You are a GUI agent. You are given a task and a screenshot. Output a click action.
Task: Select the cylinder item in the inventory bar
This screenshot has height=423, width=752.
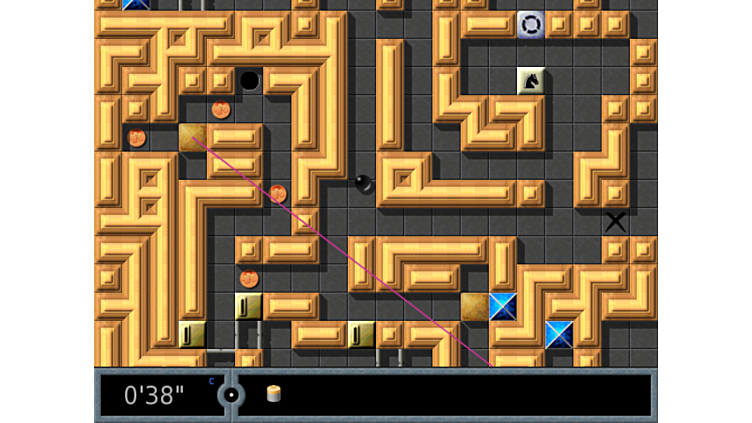(x=273, y=394)
